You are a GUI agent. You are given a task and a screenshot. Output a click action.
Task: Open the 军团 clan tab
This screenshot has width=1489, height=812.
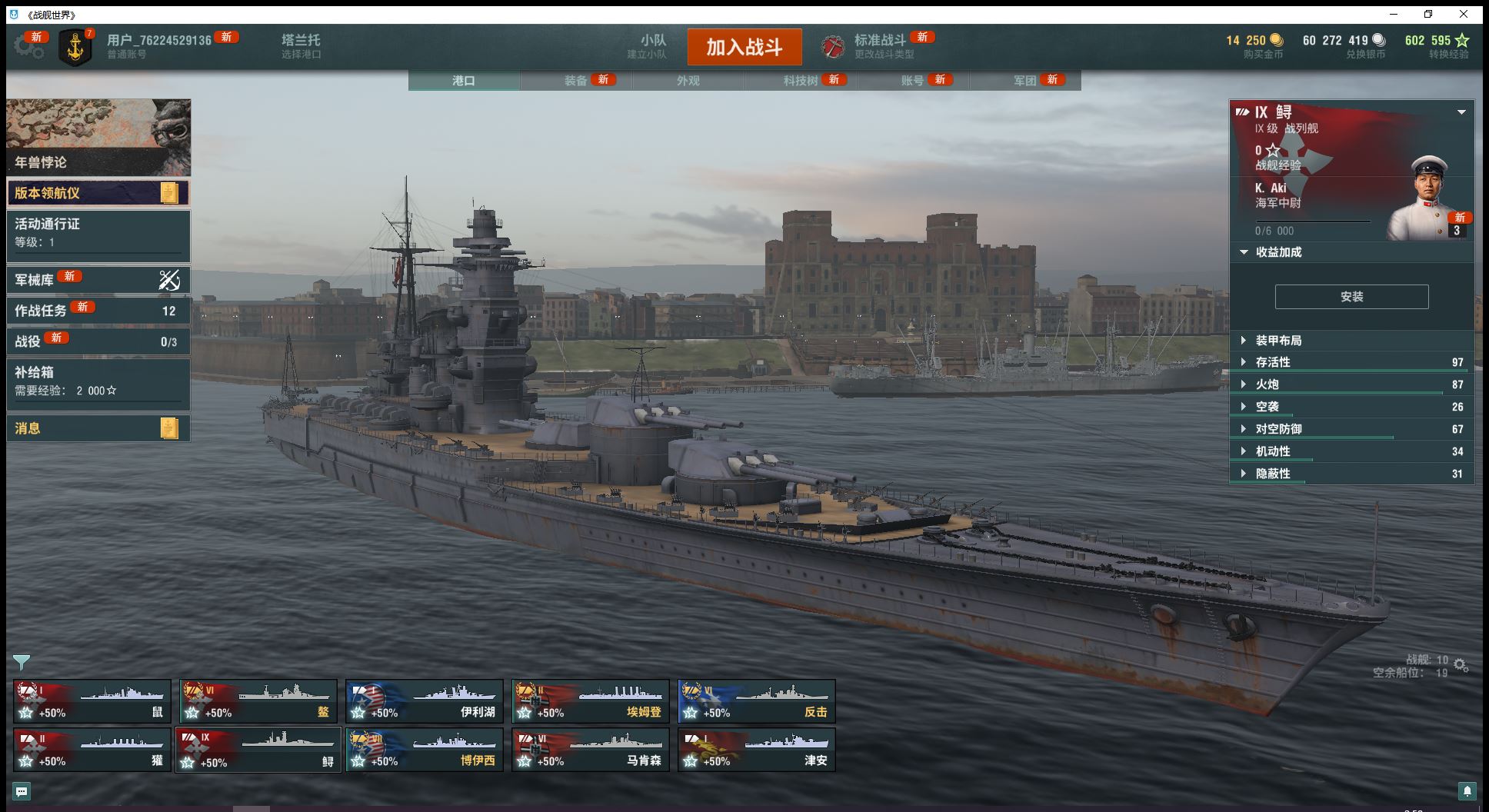coord(1025,81)
